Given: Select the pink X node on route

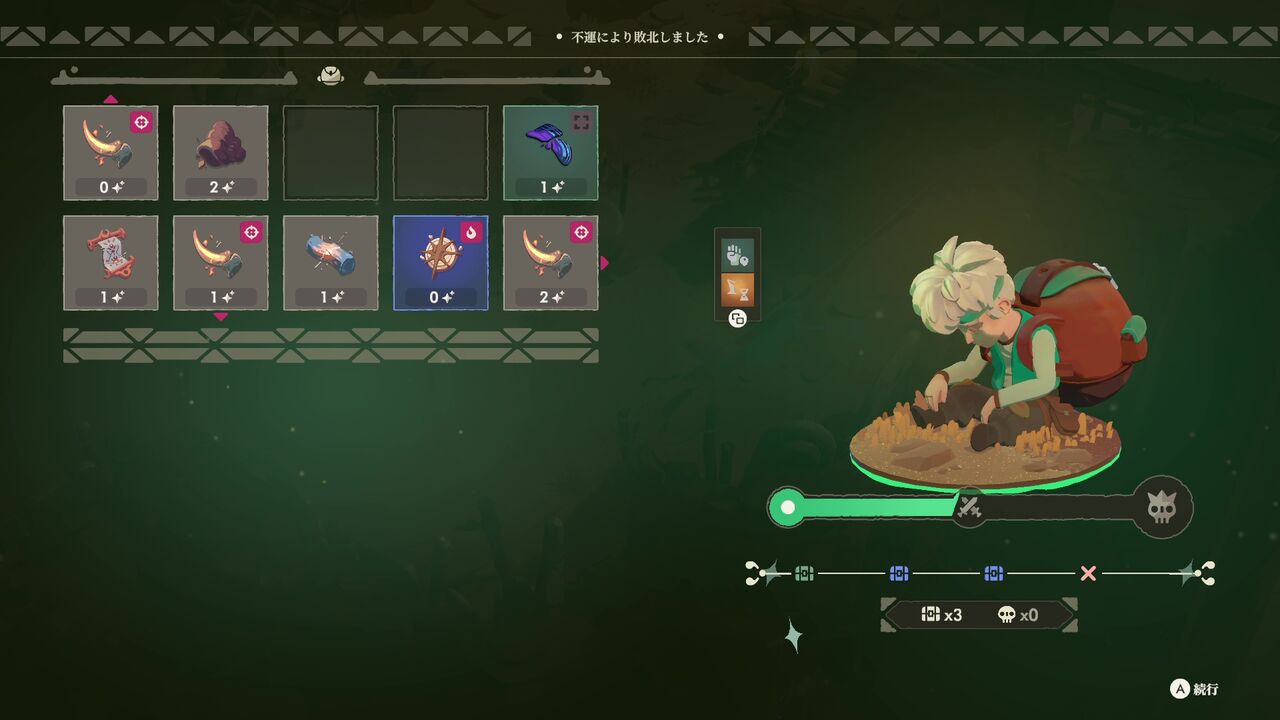Looking at the screenshot, I should pyautogui.click(x=1088, y=573).
